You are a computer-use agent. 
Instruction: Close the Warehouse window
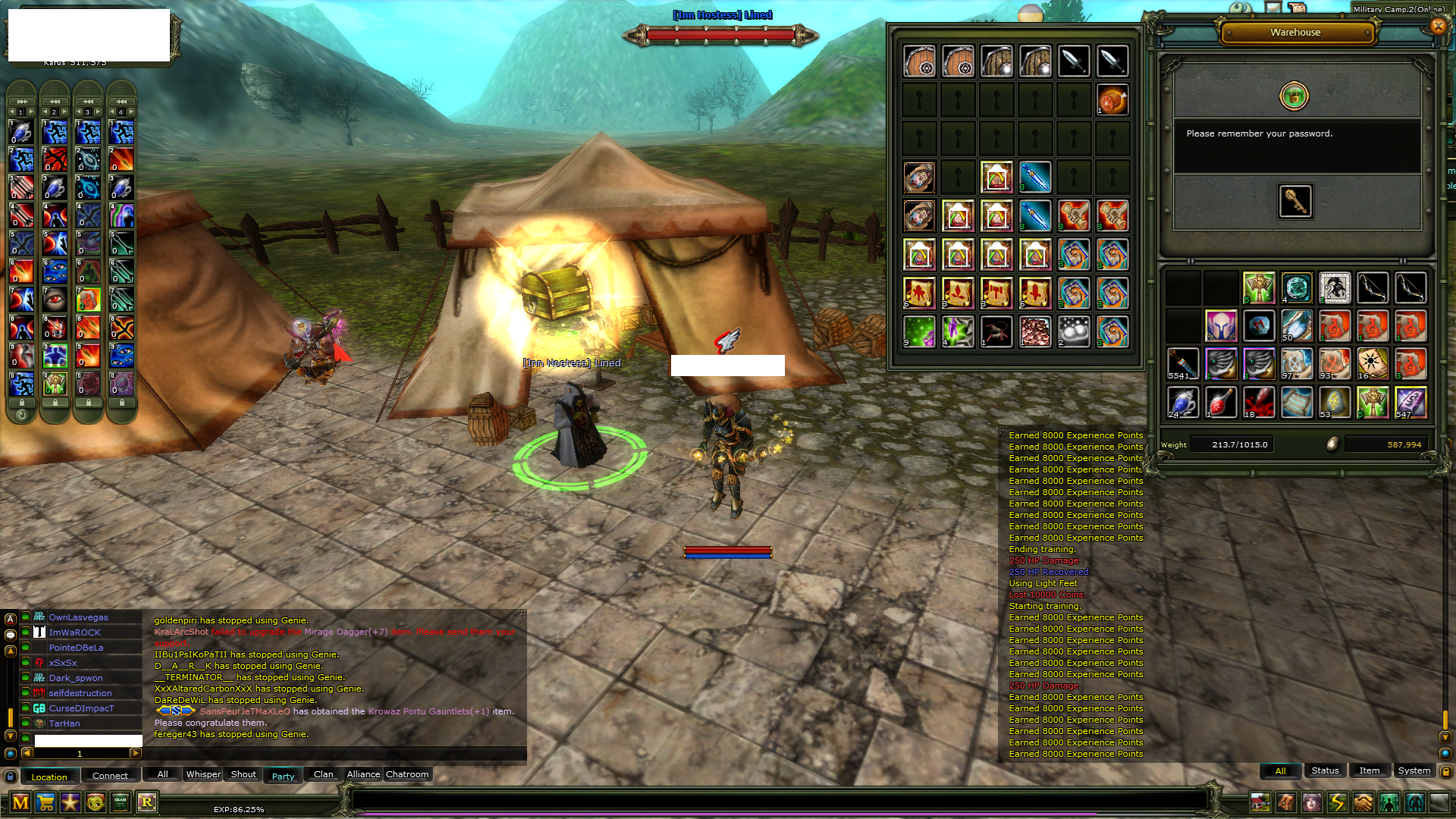pos(1438,27)
